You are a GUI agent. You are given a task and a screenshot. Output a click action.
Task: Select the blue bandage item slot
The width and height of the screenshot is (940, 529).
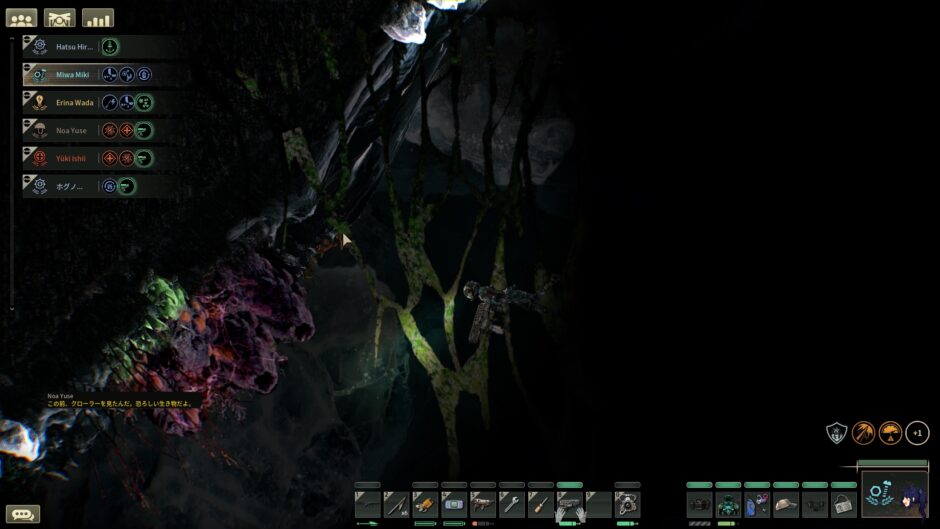click(454, 504)
